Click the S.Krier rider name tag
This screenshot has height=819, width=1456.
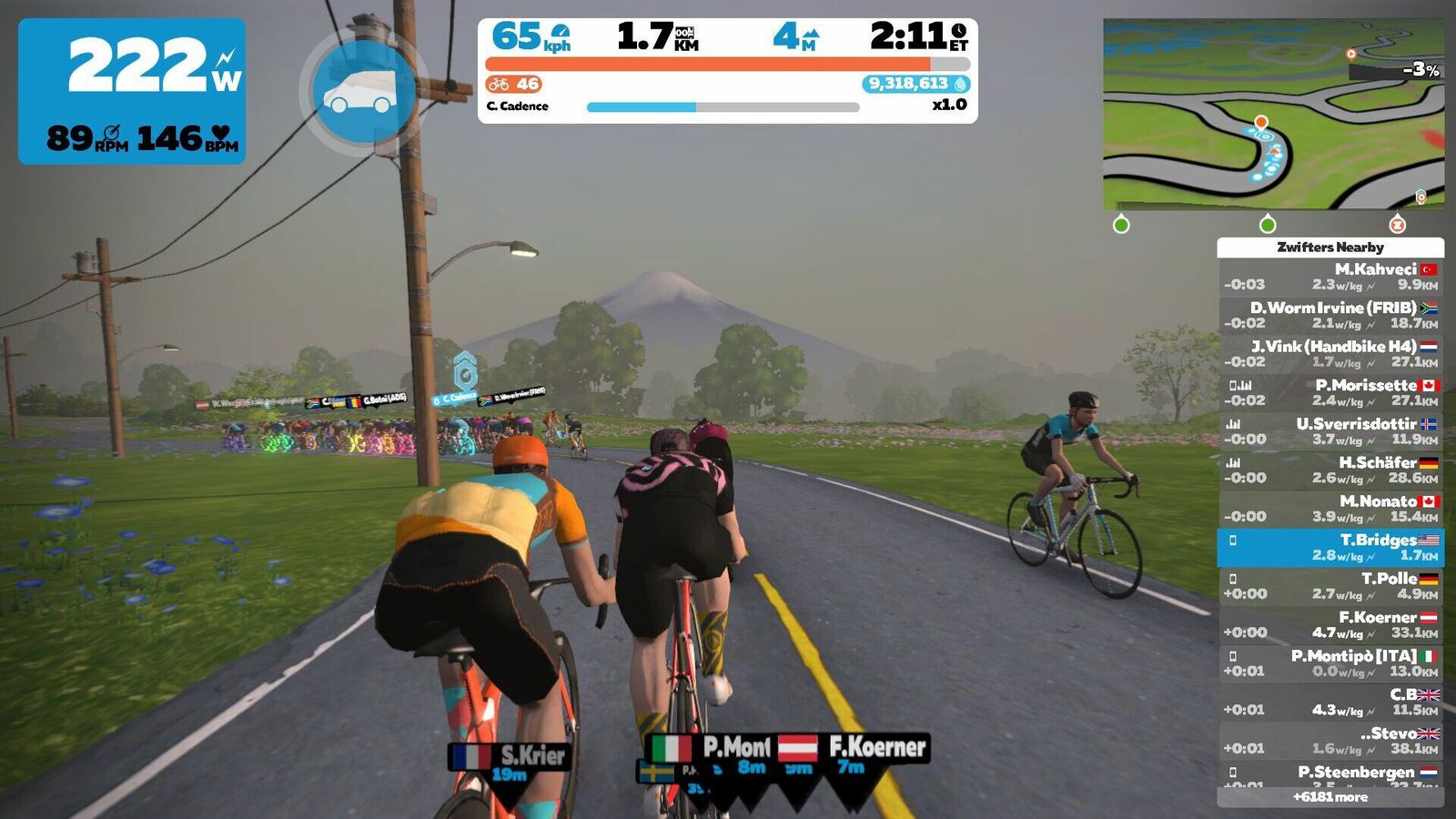pos(511,757)
